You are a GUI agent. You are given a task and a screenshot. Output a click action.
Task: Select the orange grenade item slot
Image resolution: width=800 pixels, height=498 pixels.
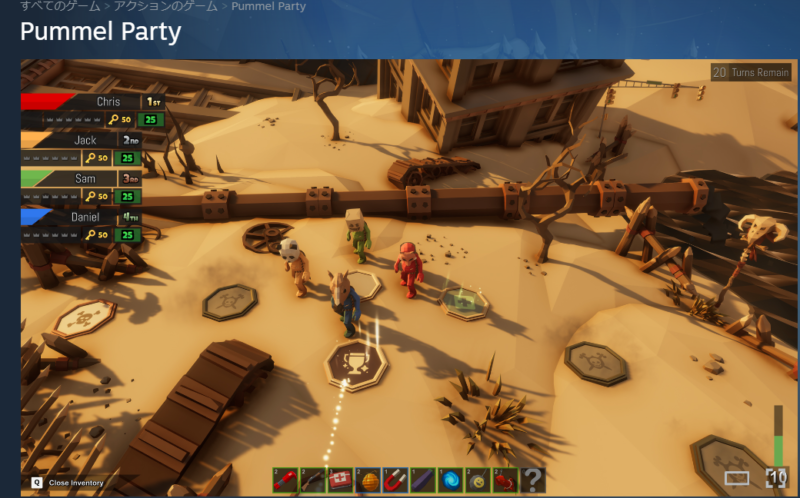point(368,479)
